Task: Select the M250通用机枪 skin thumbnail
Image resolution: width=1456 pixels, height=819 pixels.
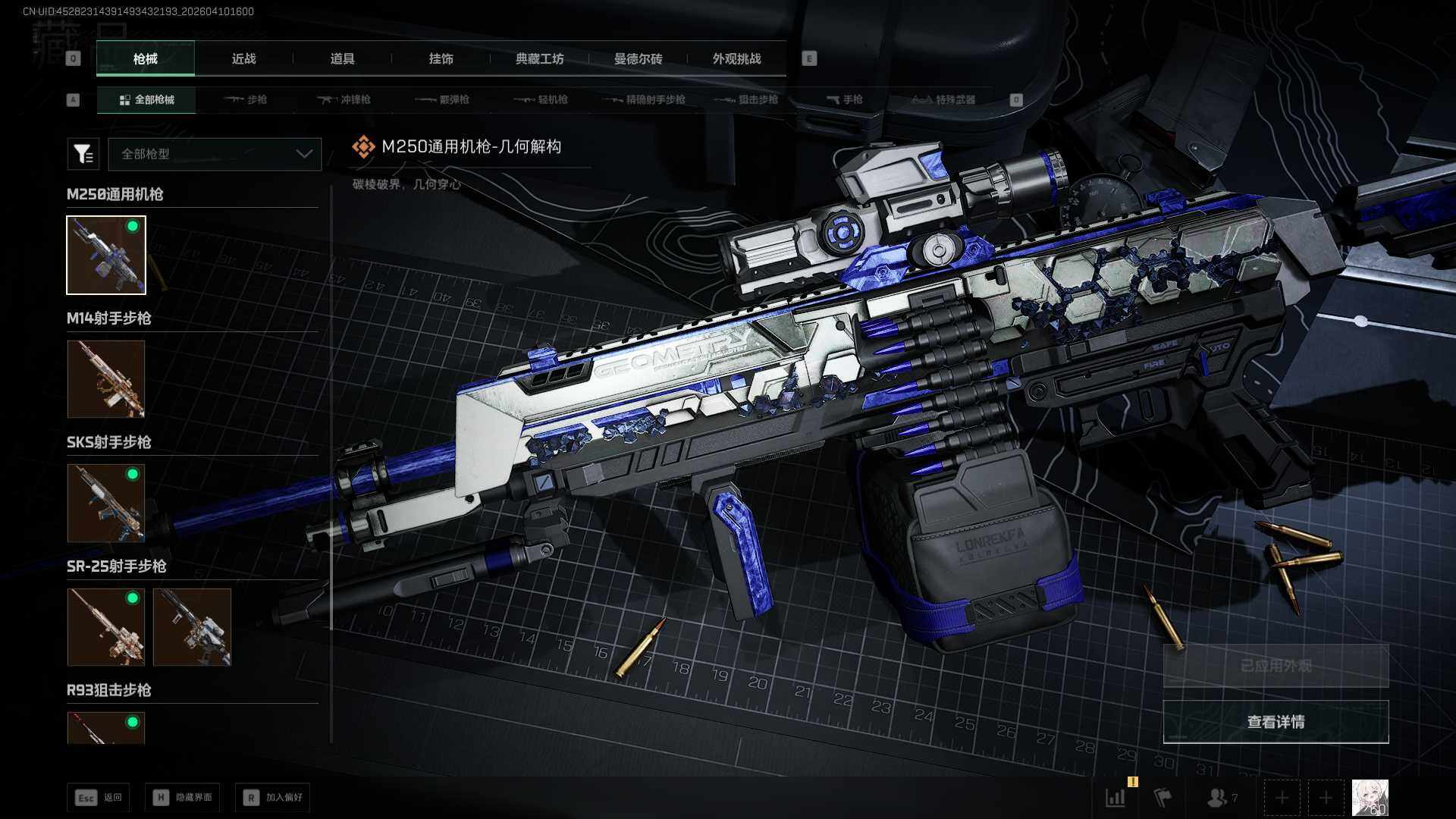Action: tap(106, 255)
